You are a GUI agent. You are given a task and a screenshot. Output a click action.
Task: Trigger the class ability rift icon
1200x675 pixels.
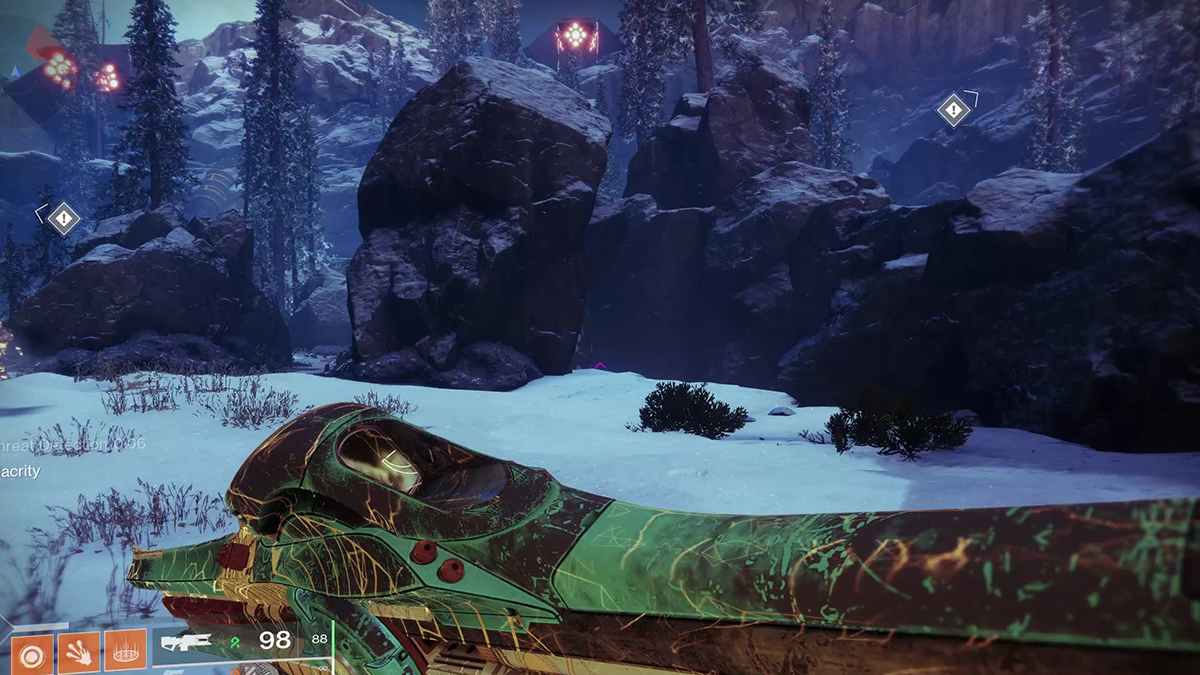point(125,651)
